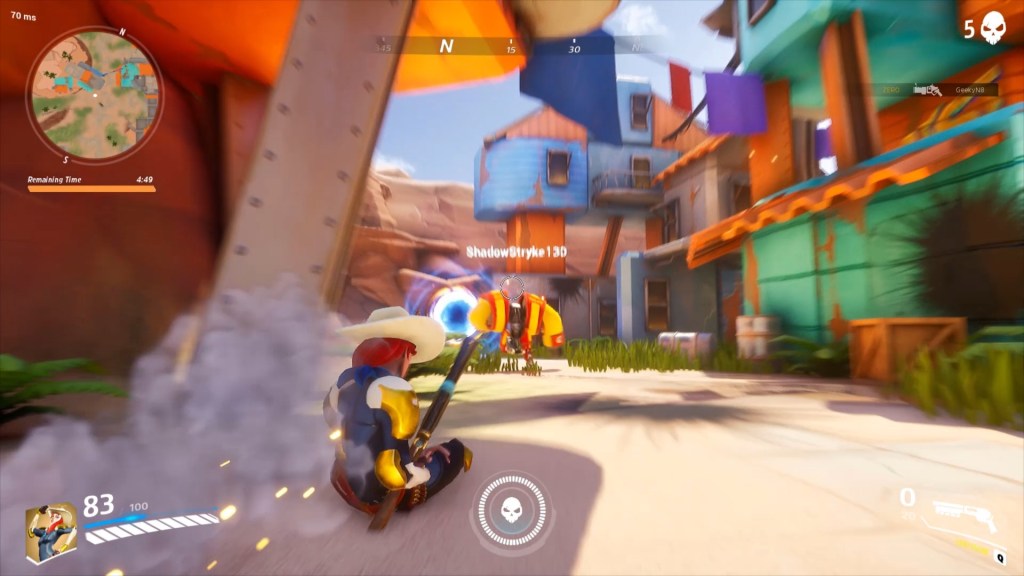Screen dimensions: 1024x576
Task: Click the compass heading bar
Action: pyautogui.click(x=510, y=45)
